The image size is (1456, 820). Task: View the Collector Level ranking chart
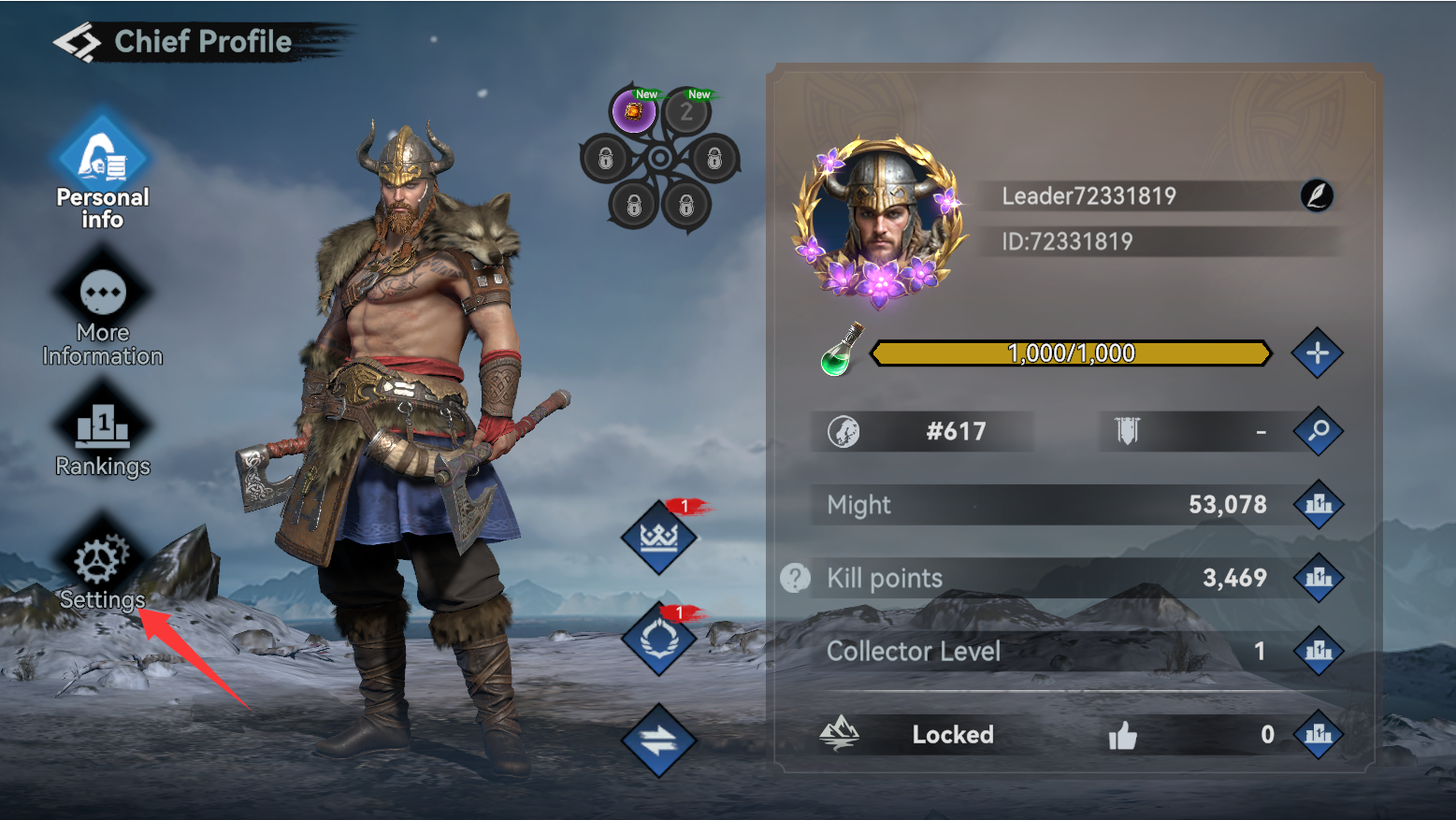(x=1319, y=651)
